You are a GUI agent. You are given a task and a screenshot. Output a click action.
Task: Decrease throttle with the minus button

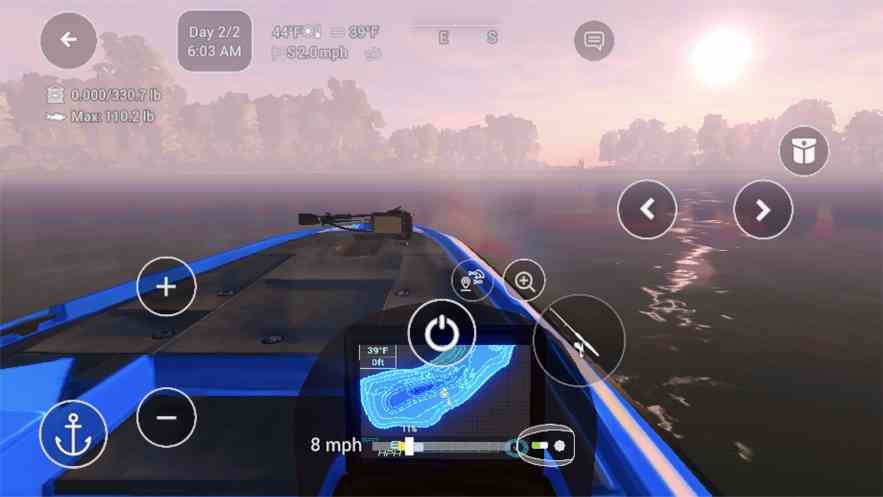click(x=166, y=417)
